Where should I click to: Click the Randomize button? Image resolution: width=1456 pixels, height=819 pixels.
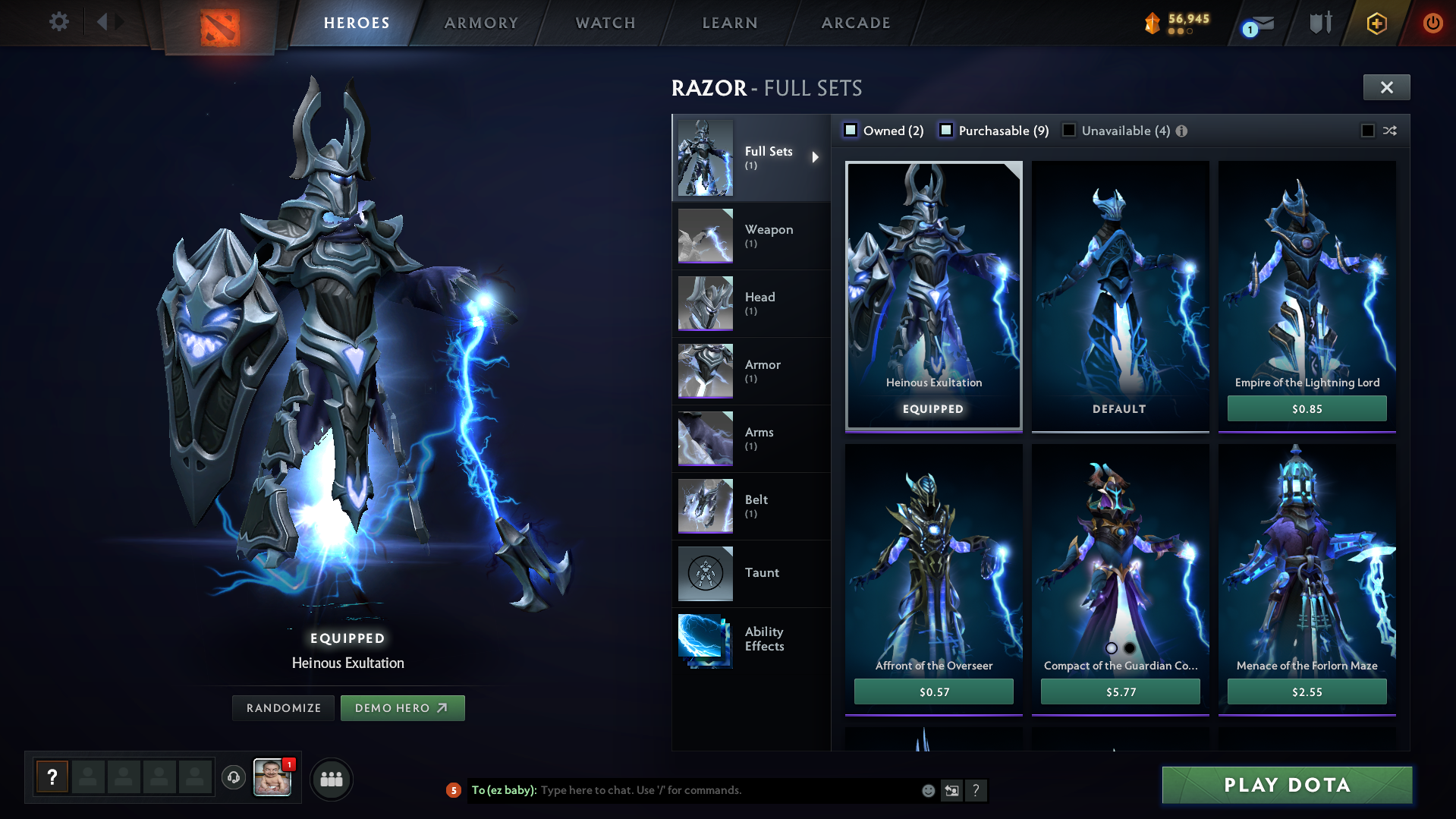tap(284, 708)
